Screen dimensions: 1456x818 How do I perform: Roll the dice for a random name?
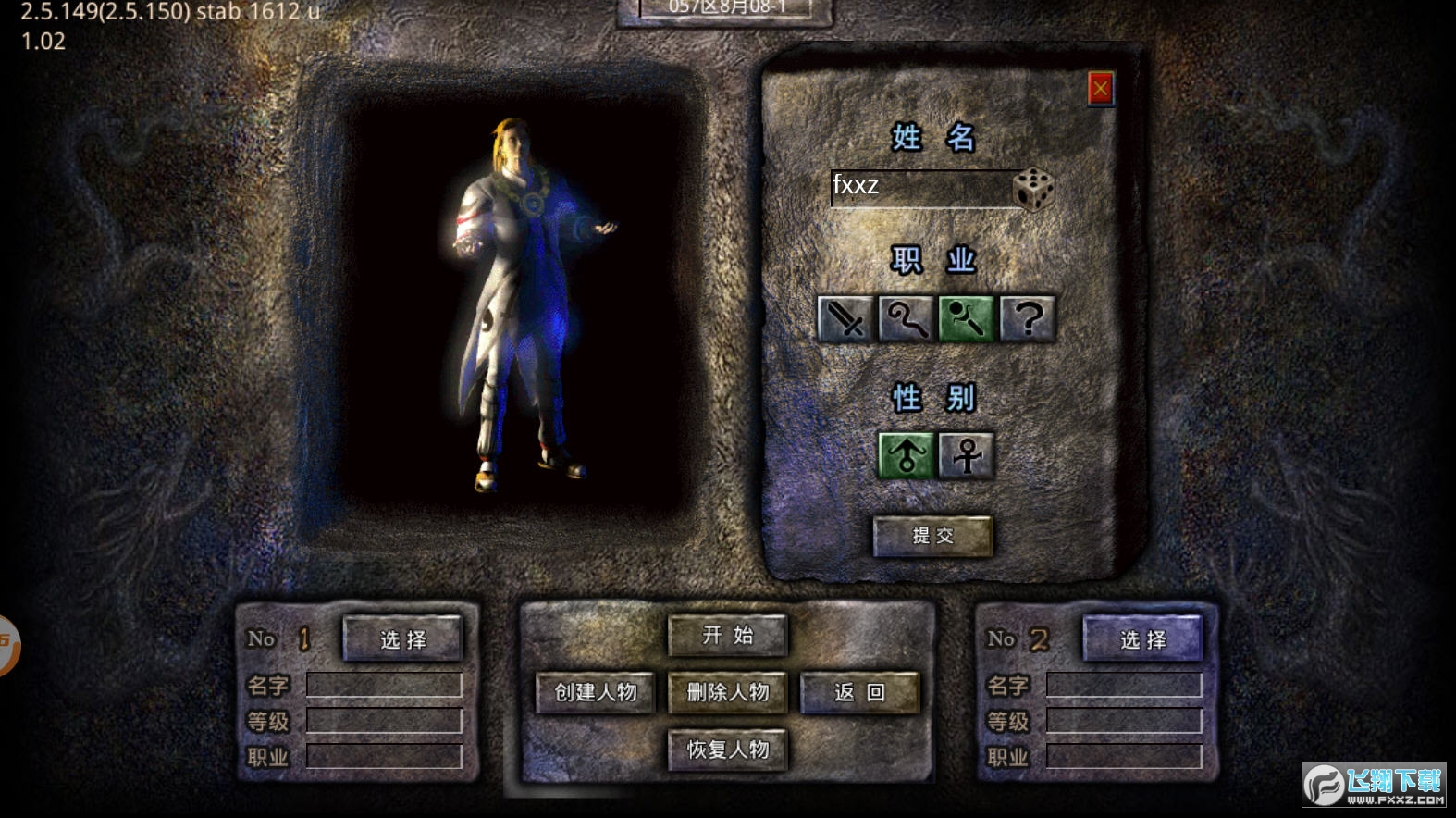[1033, 189]
